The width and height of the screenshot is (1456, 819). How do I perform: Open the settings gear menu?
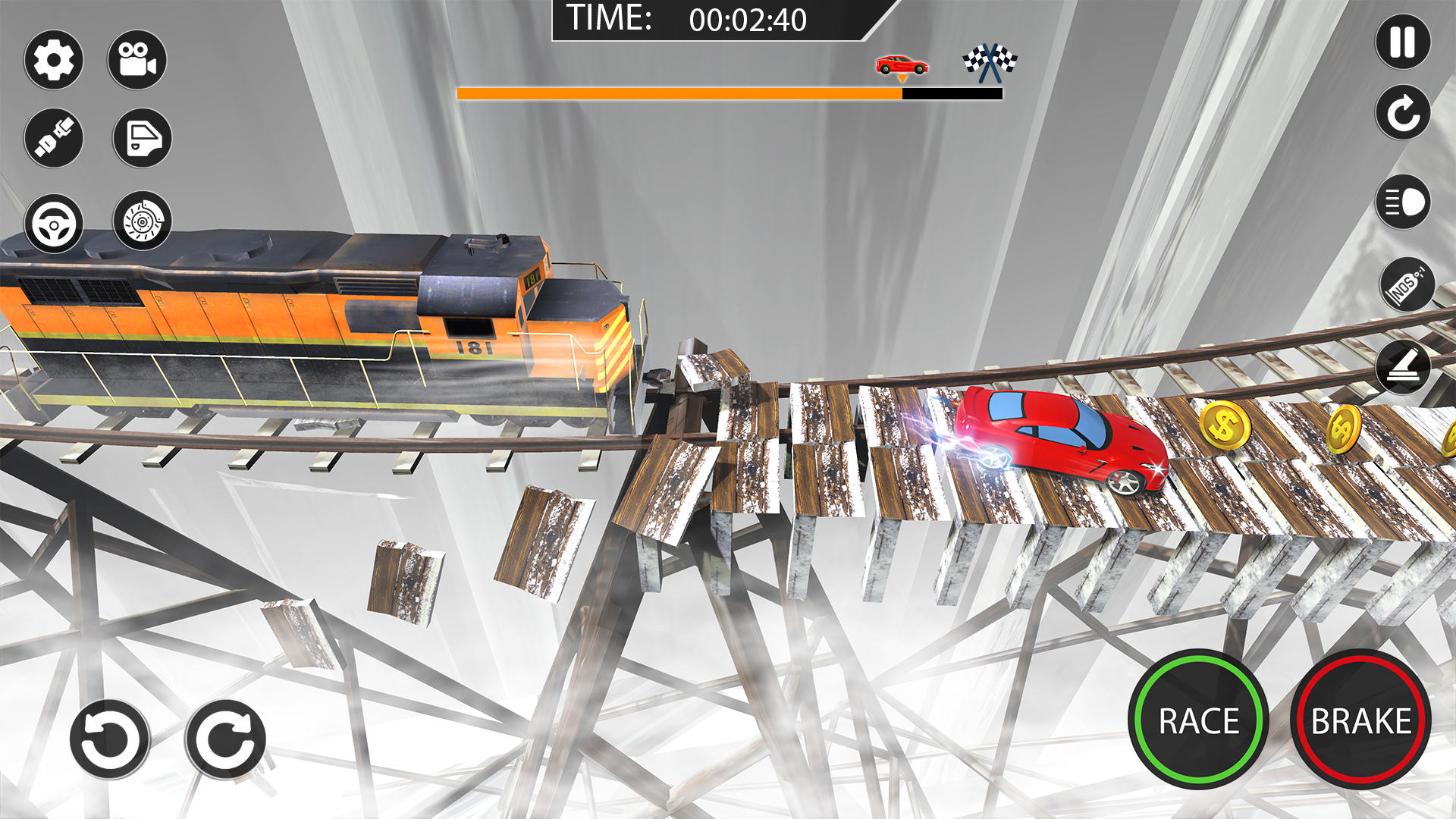pyautogui.click(x=53, y=61)
